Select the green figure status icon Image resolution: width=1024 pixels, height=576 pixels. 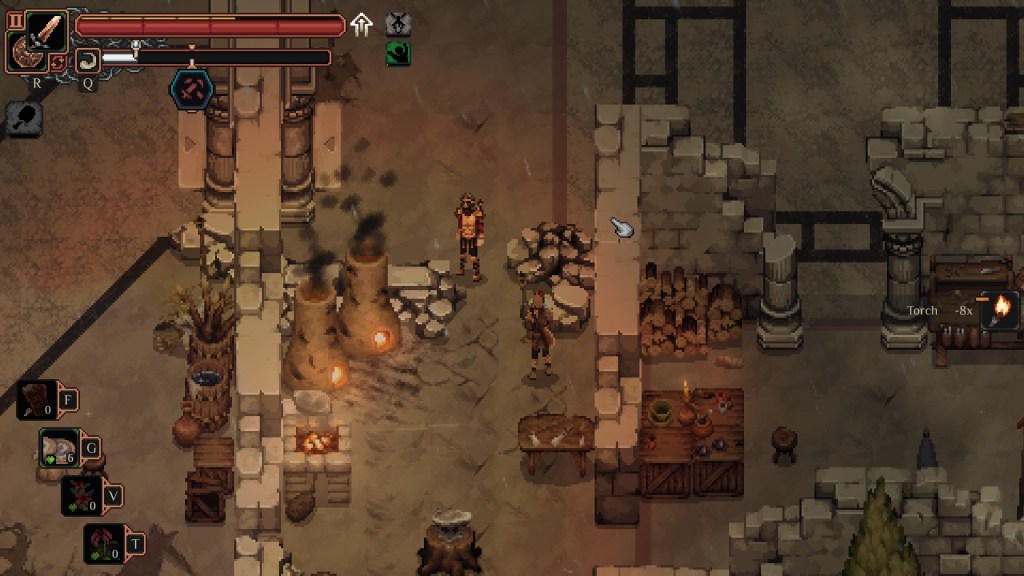pos(398,53)
